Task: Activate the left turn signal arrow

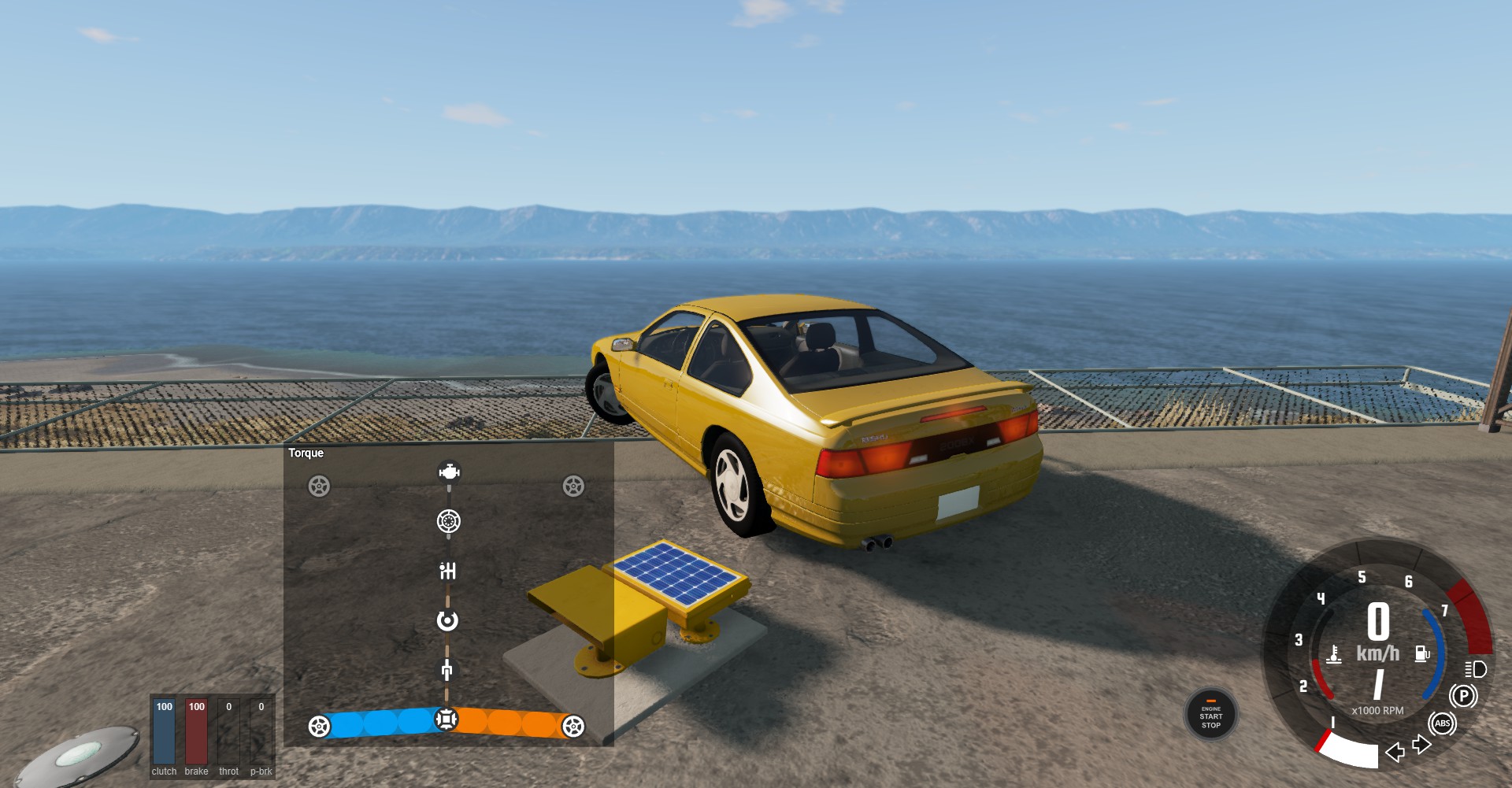Action: click(x=1395, y=753)
